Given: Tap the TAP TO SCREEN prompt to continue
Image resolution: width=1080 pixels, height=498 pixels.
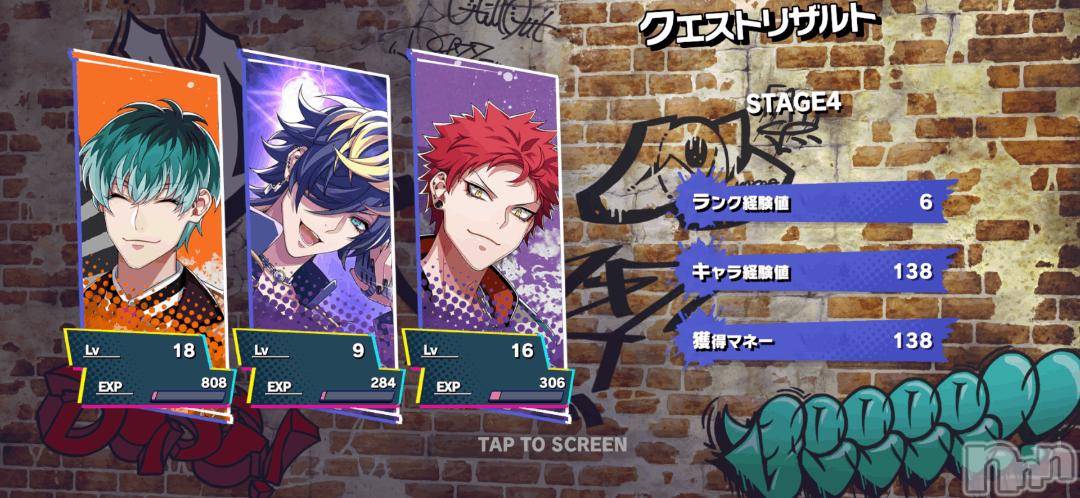Looking at the screenshot, I should click(x=552, y=444).
